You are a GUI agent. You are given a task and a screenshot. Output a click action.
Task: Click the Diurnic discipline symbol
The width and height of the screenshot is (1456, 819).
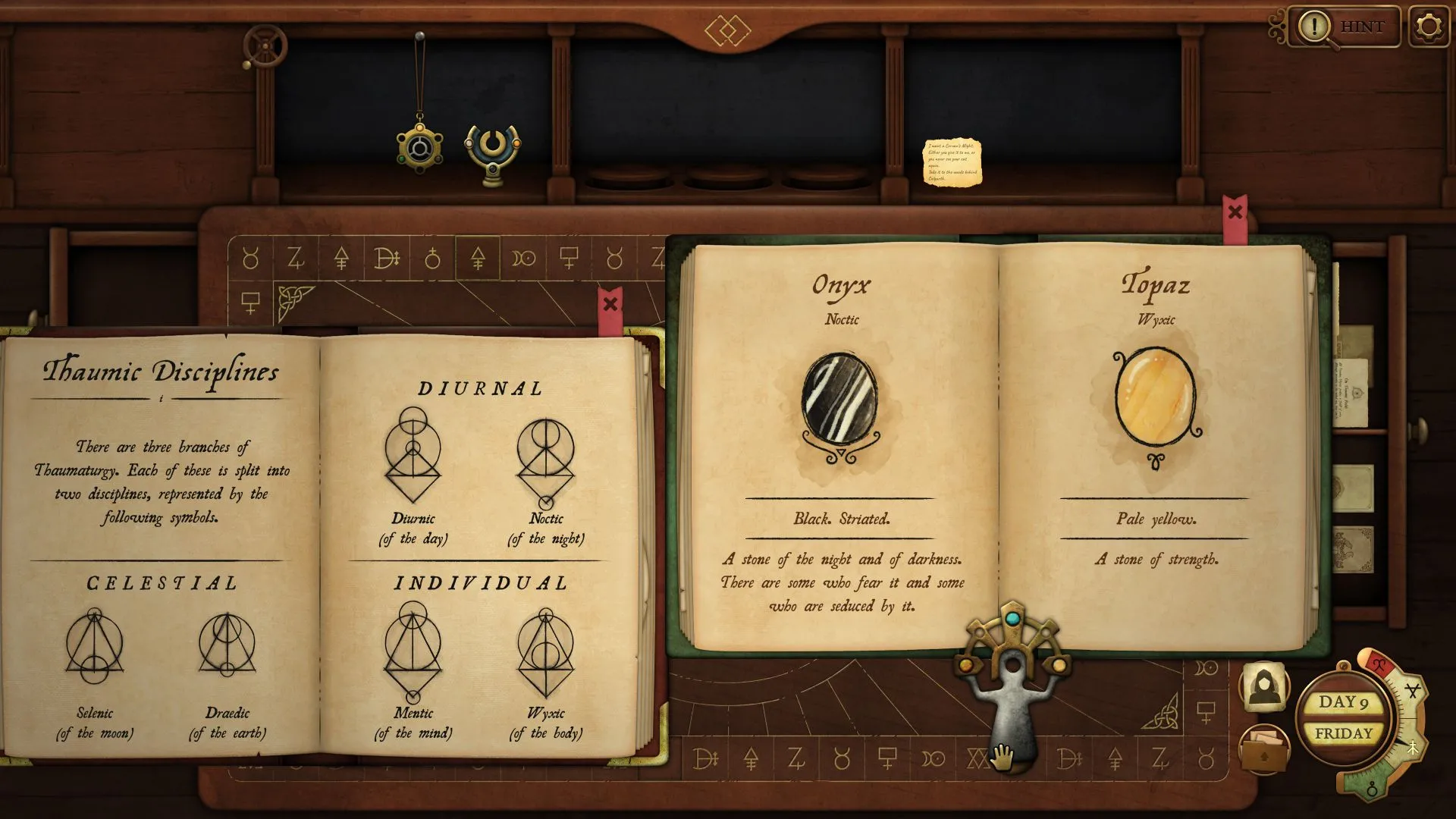[413, 455]
